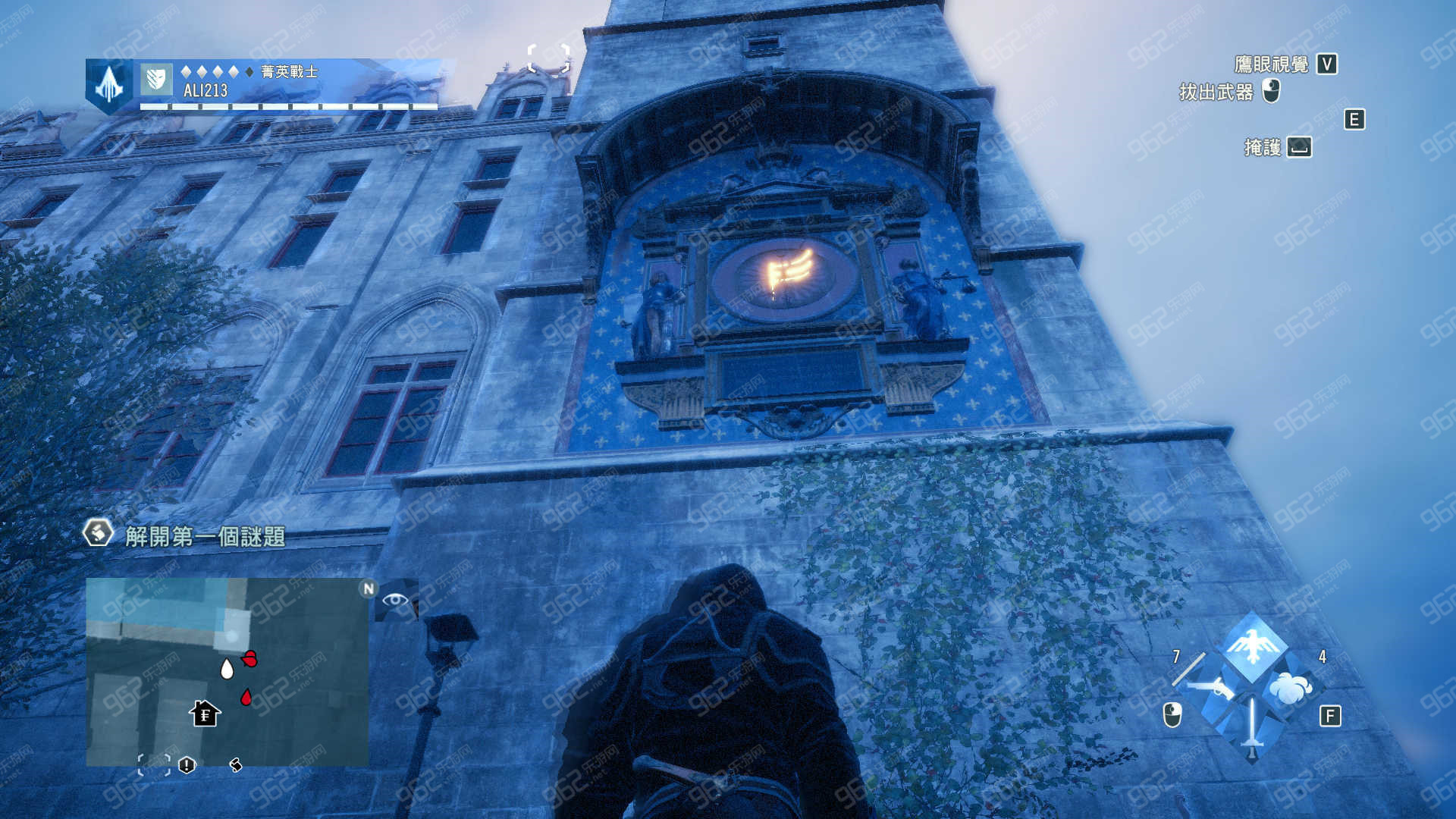The image size is (1456, 819).
Task: Select the house marker on minimap
Action: [205, 714]
